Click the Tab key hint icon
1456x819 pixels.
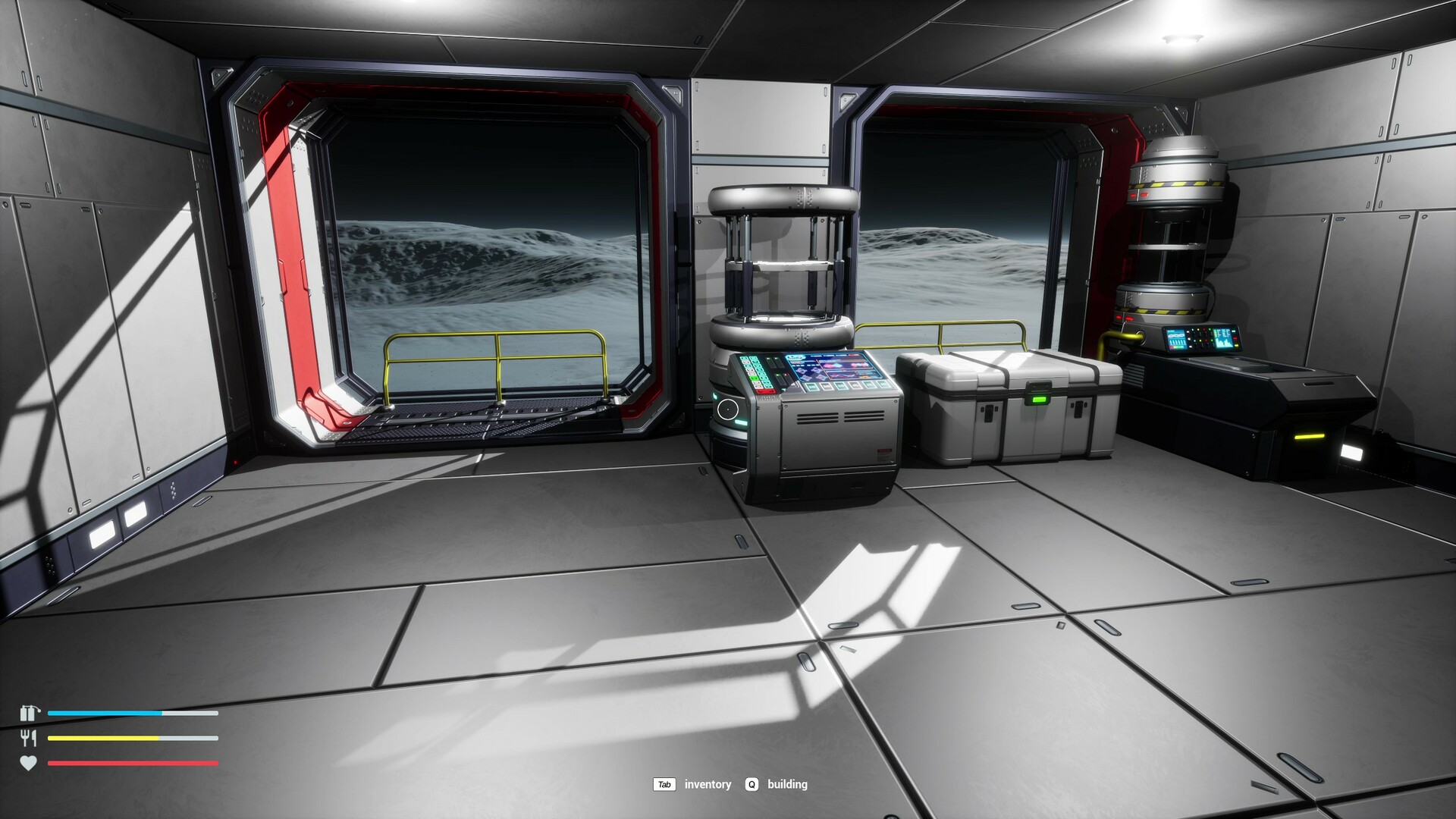point(665,784)
